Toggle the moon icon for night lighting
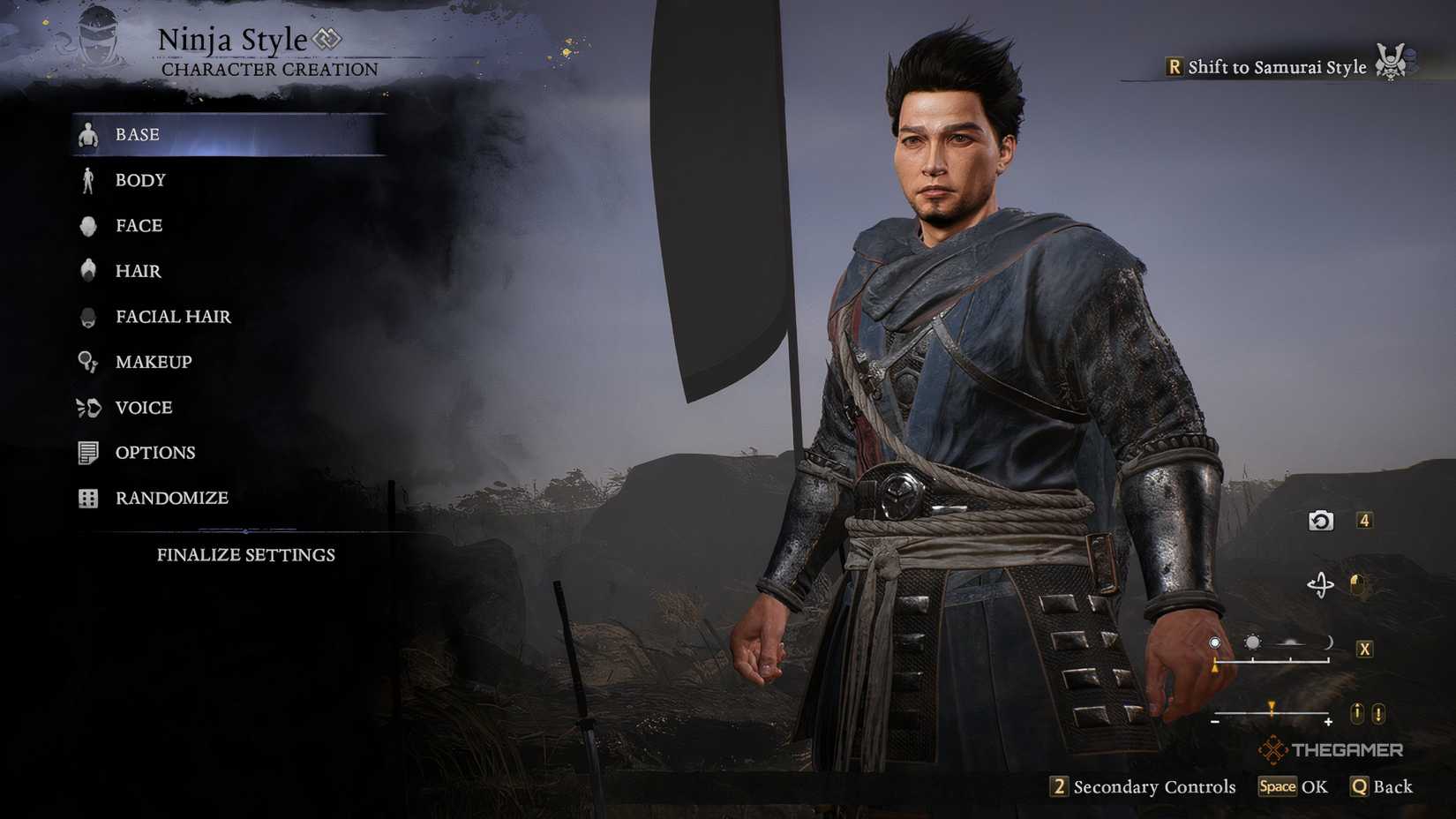This screenshot has height=819, width=1456. click(1330, 641)
